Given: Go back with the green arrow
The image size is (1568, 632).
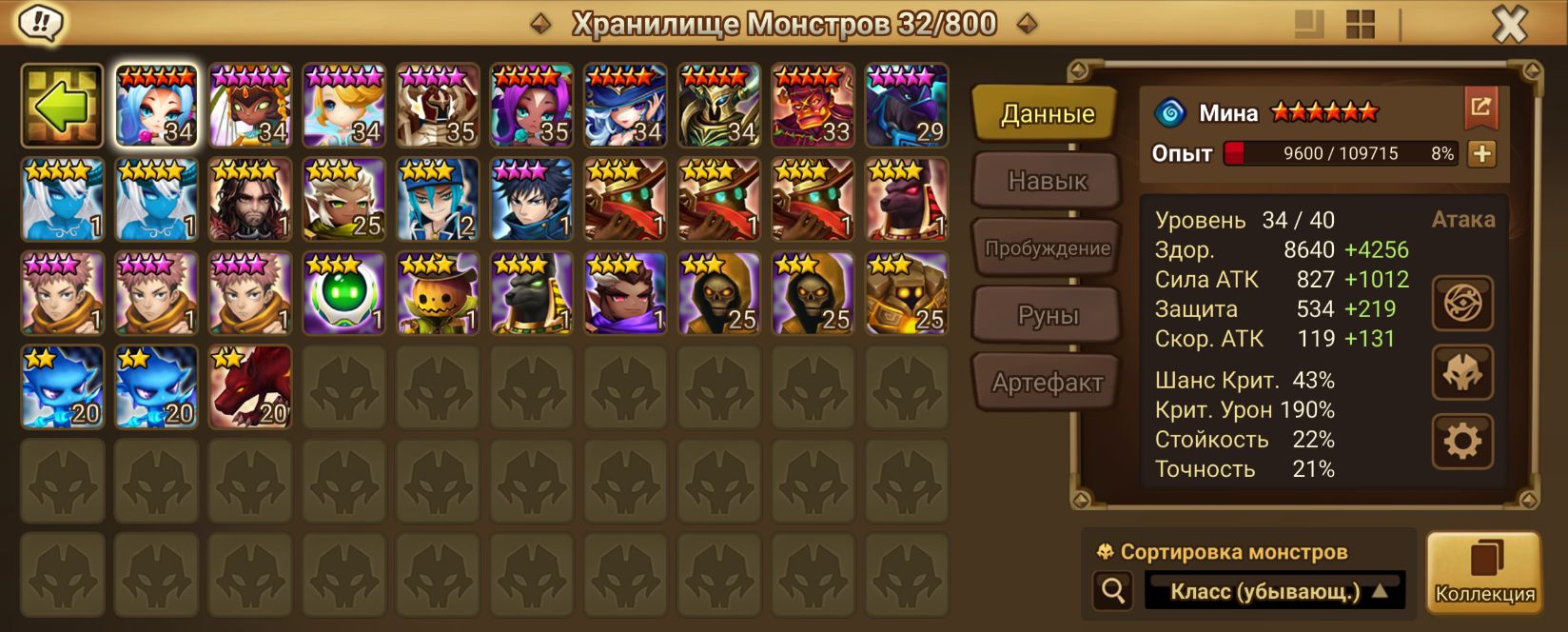Looking at the screenshot, I should coord(62,106).
